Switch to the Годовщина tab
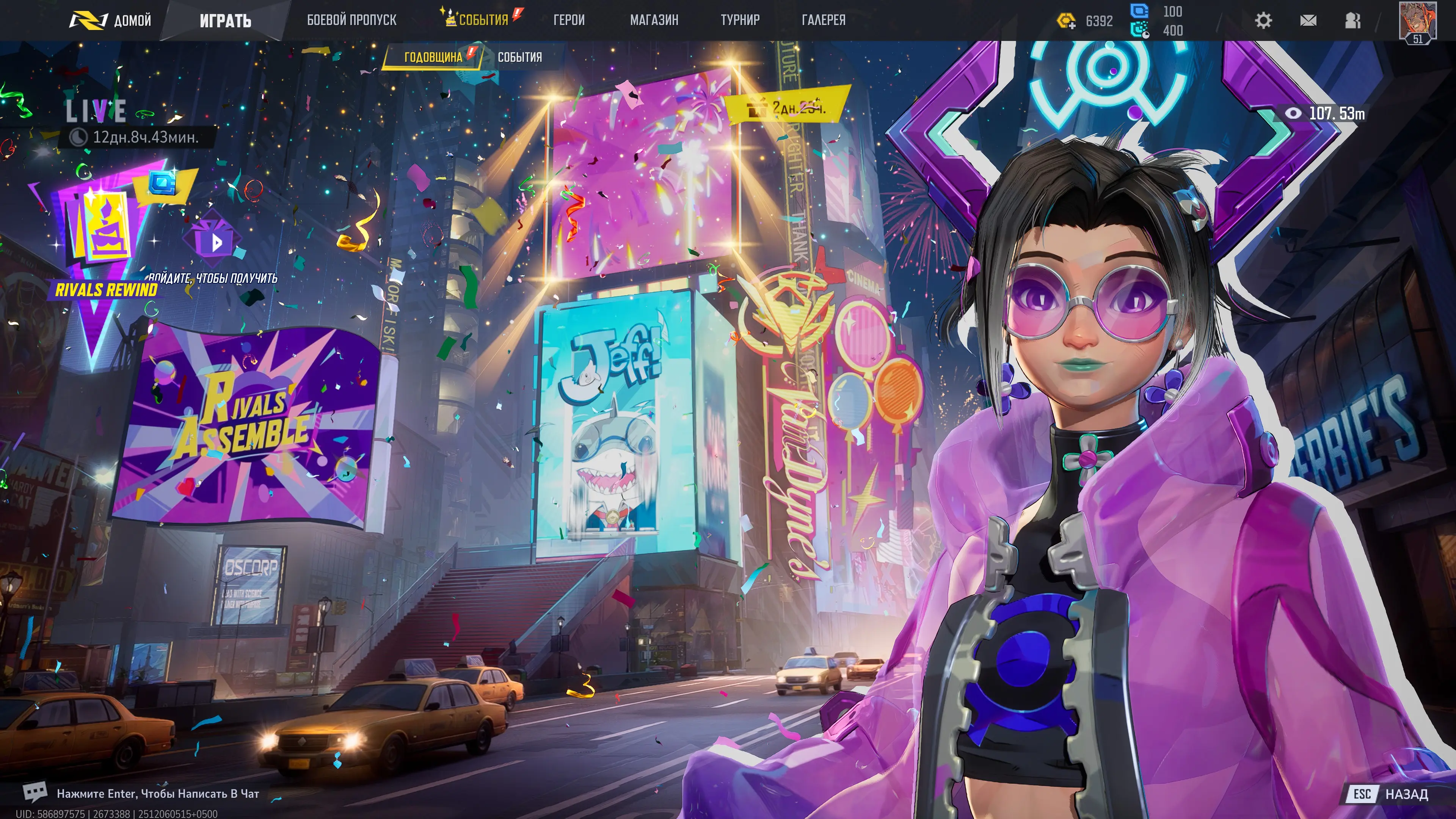The width and height of the screenshot is (1456, 819). (x=433, y=57)
